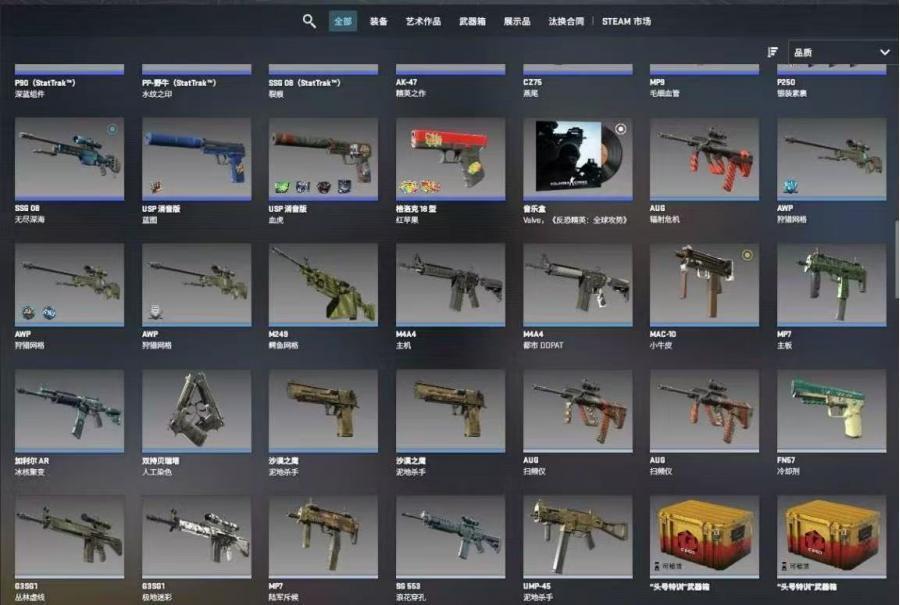Viewport: 900px width, 605px height.
Task: Choose the M249 鳄鱼网格 machine gun
Action: [x=323, y=284]
